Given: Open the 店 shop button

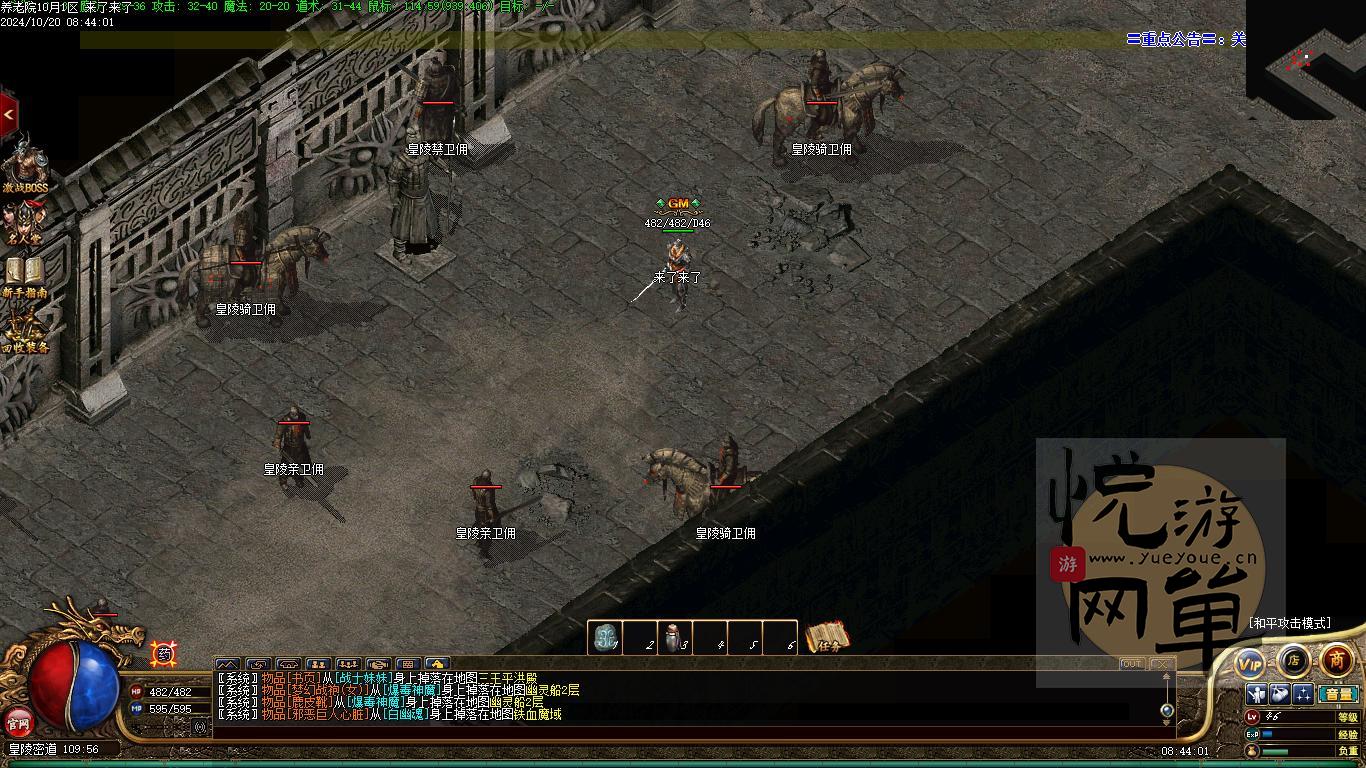Looking at the screenshot, I should [1294, 660].
